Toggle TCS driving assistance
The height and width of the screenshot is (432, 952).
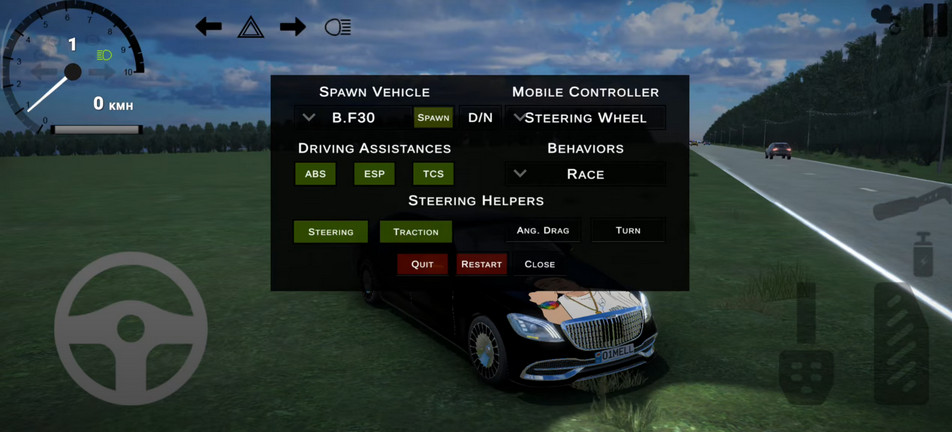pos(433,174)
